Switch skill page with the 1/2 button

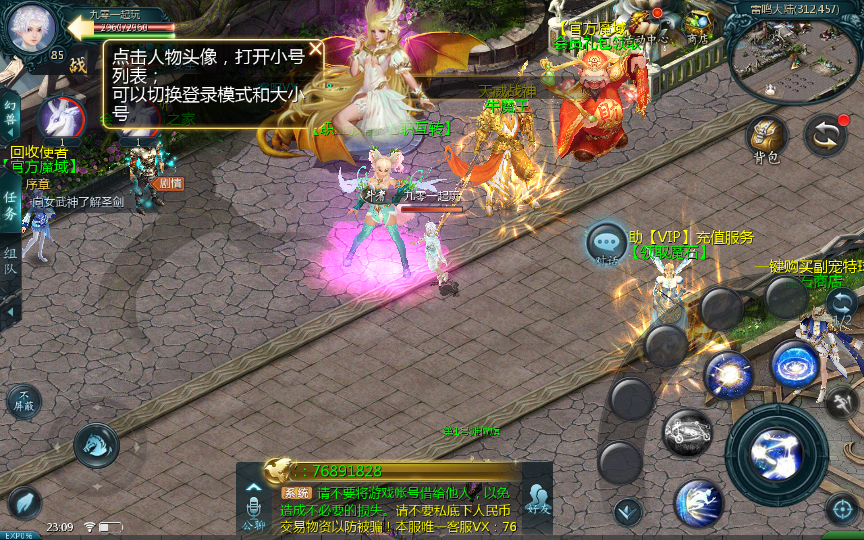click(841, 305)
